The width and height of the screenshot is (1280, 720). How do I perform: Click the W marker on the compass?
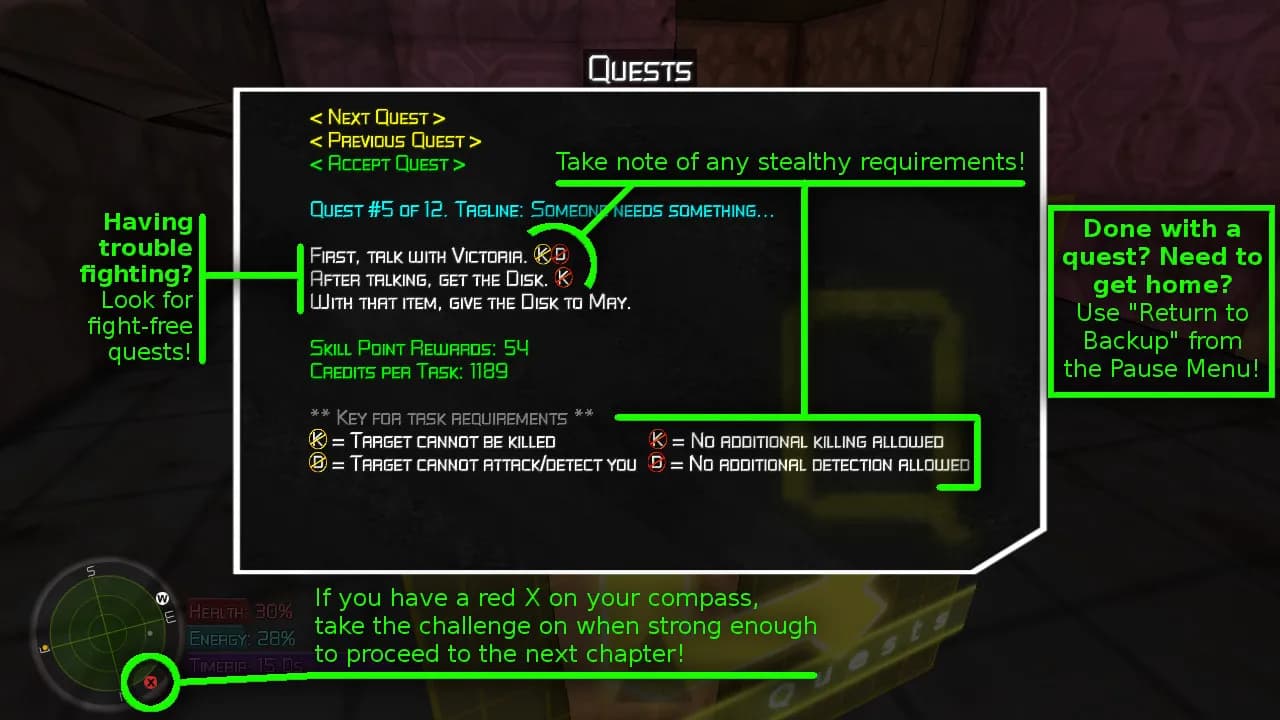coord(161,597)
